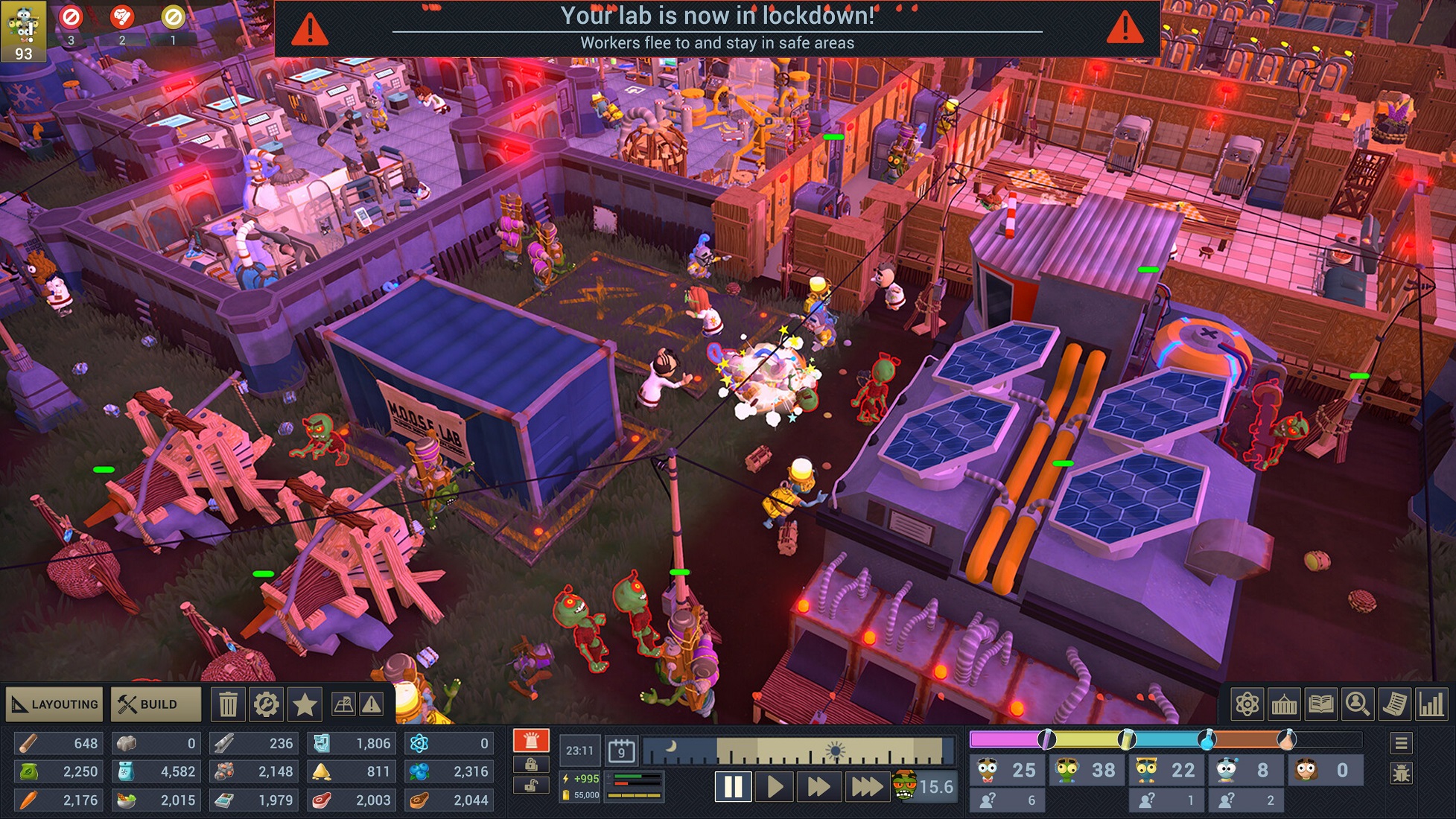Open the hamburger main menu
This screenshot has width=1456, height=819.
coord(1401,743)
